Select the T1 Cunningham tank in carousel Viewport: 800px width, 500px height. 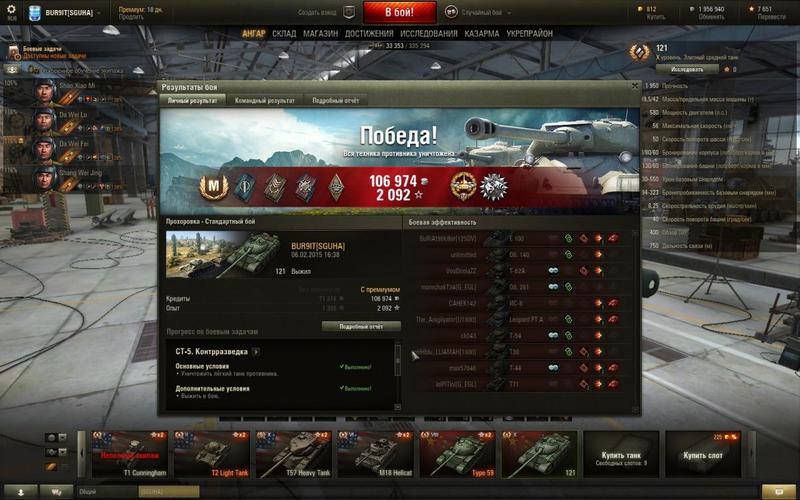pos(128,451)
